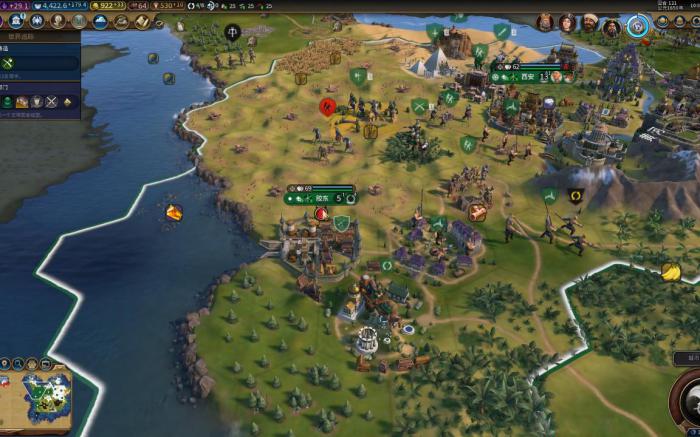
Task: Click the crossed-swords icon in the left panel
Action: tap(52, 101)
